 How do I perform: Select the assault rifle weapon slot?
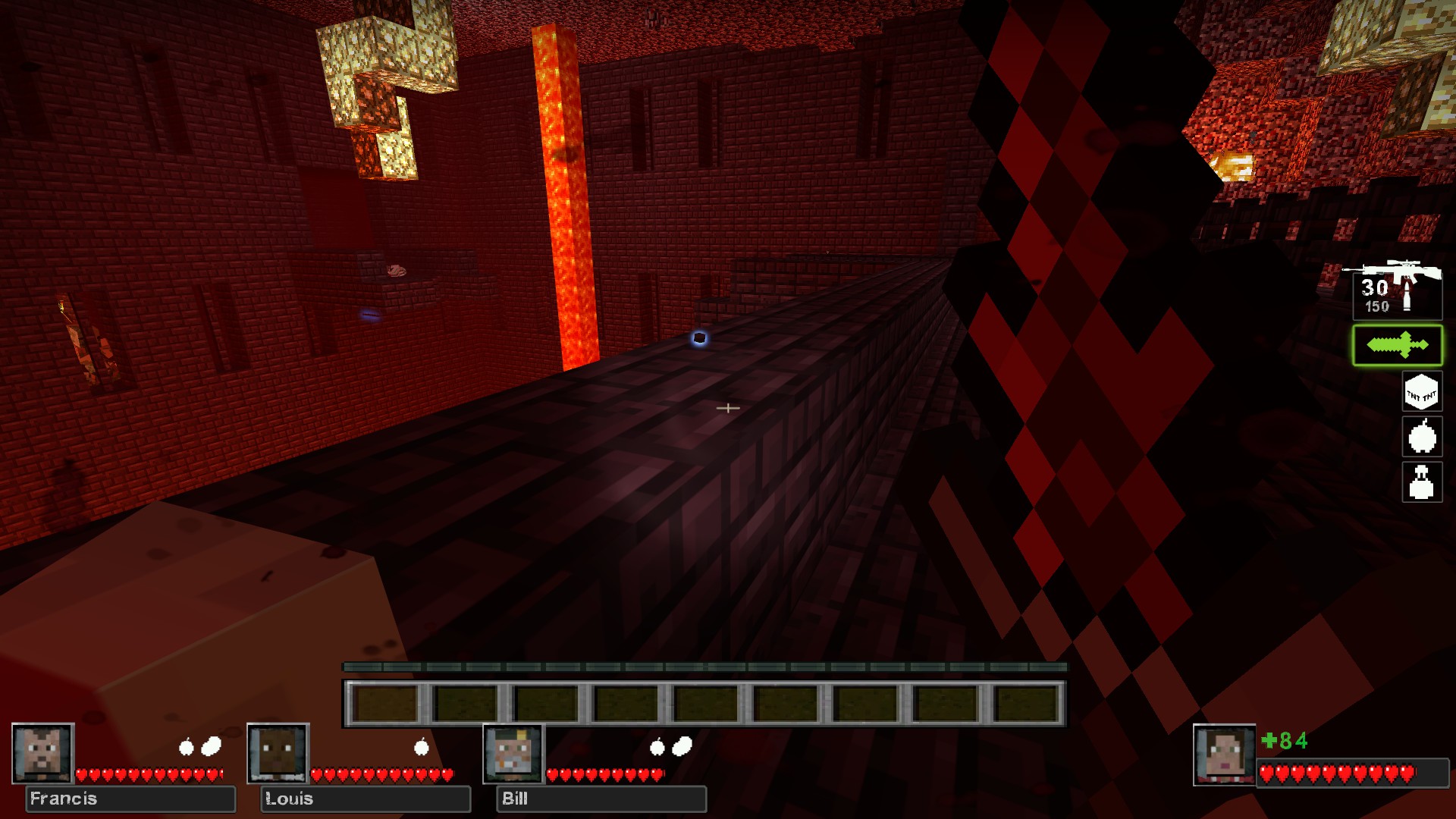click(x=1397, y=290)
